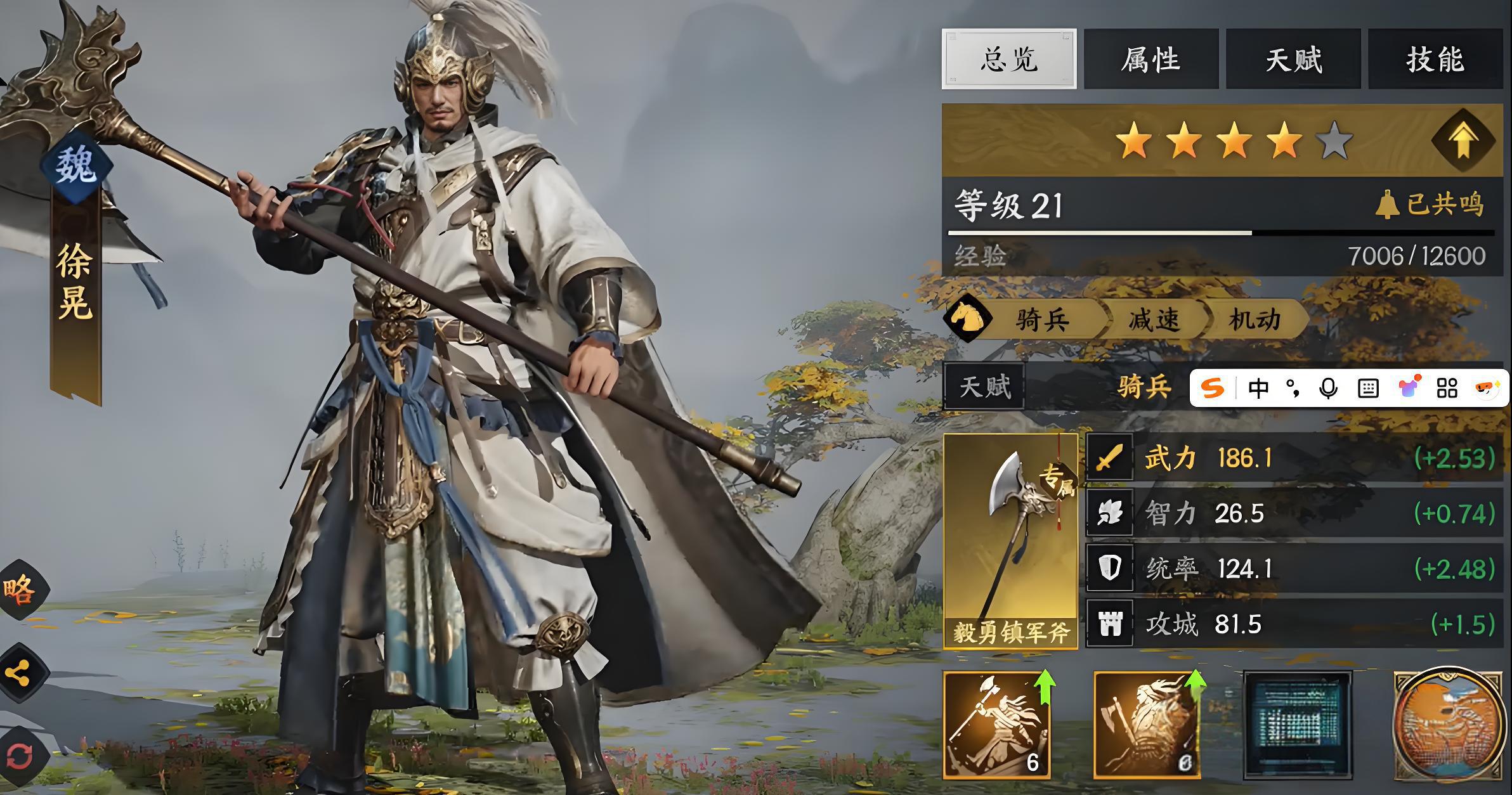The image size is (1512, 795).
Task: Select the first skill icon with axe warrior
Action: pos(996,725)
